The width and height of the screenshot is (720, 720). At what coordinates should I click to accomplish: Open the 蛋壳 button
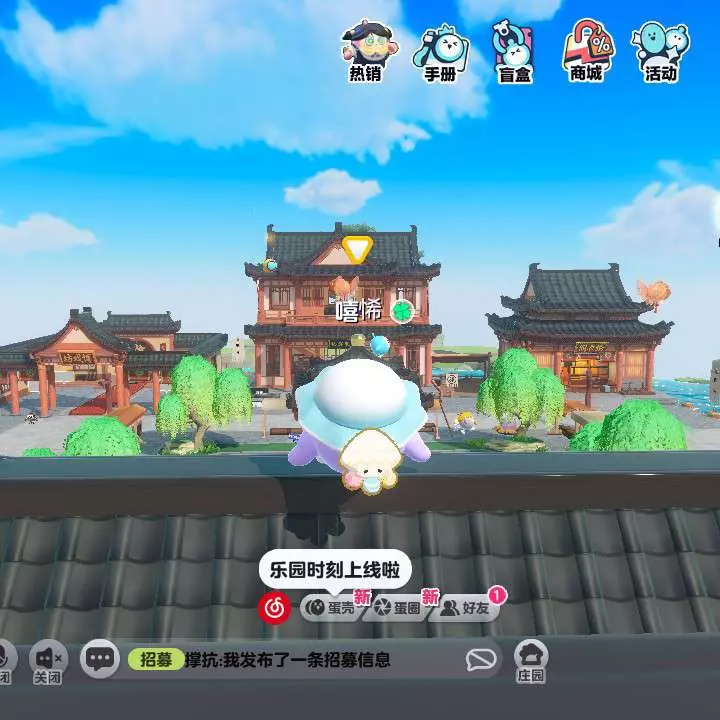click(330, 607)
